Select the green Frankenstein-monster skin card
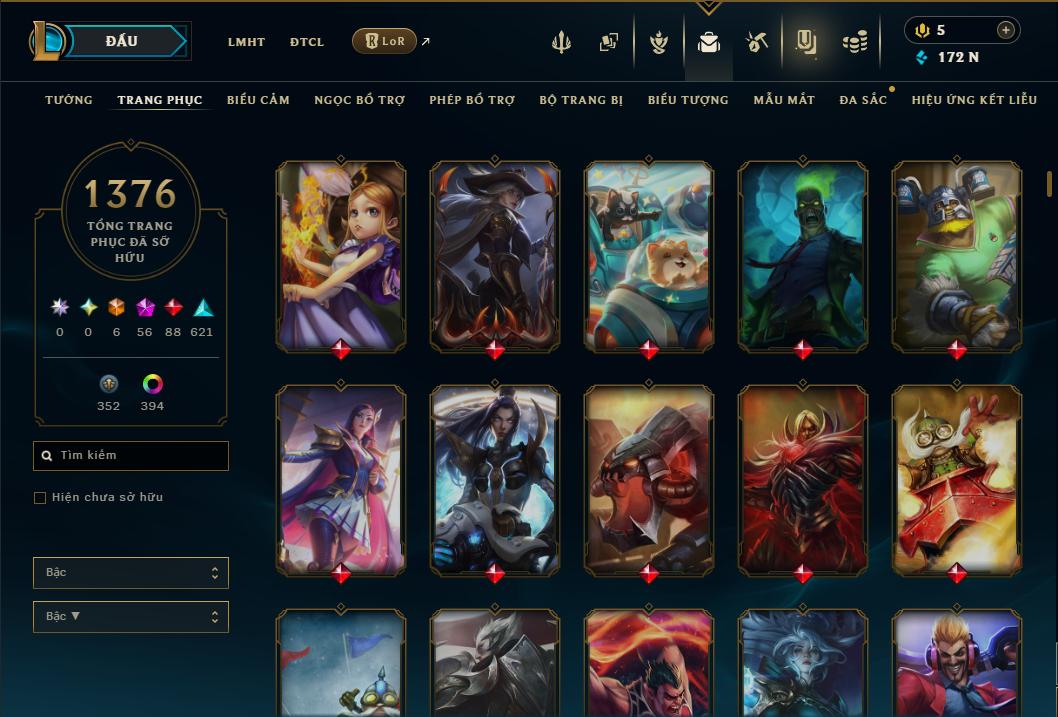Viewport: 1058px width, 717px height. [x=803, y=256]
